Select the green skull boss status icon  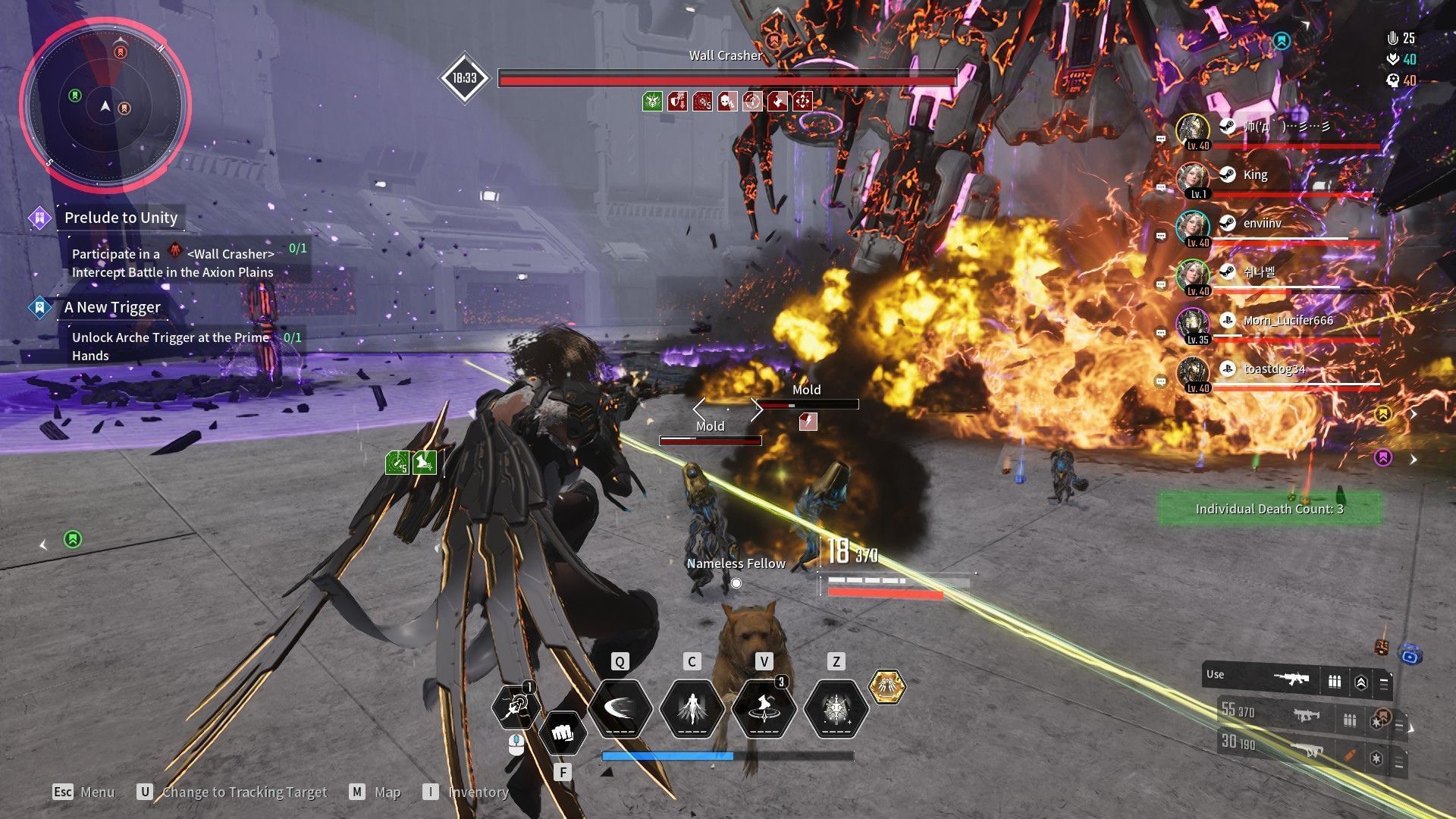652,101
